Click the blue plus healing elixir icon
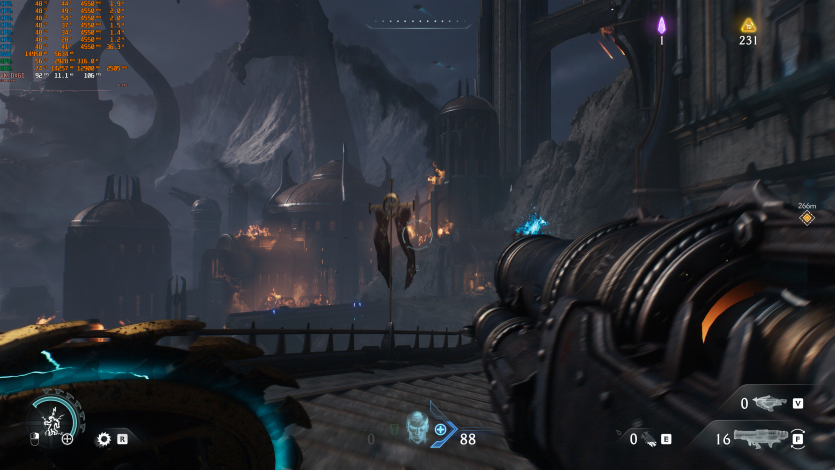Image resolution: width=835 pixels, height=470 pixels. pos(440,429)
